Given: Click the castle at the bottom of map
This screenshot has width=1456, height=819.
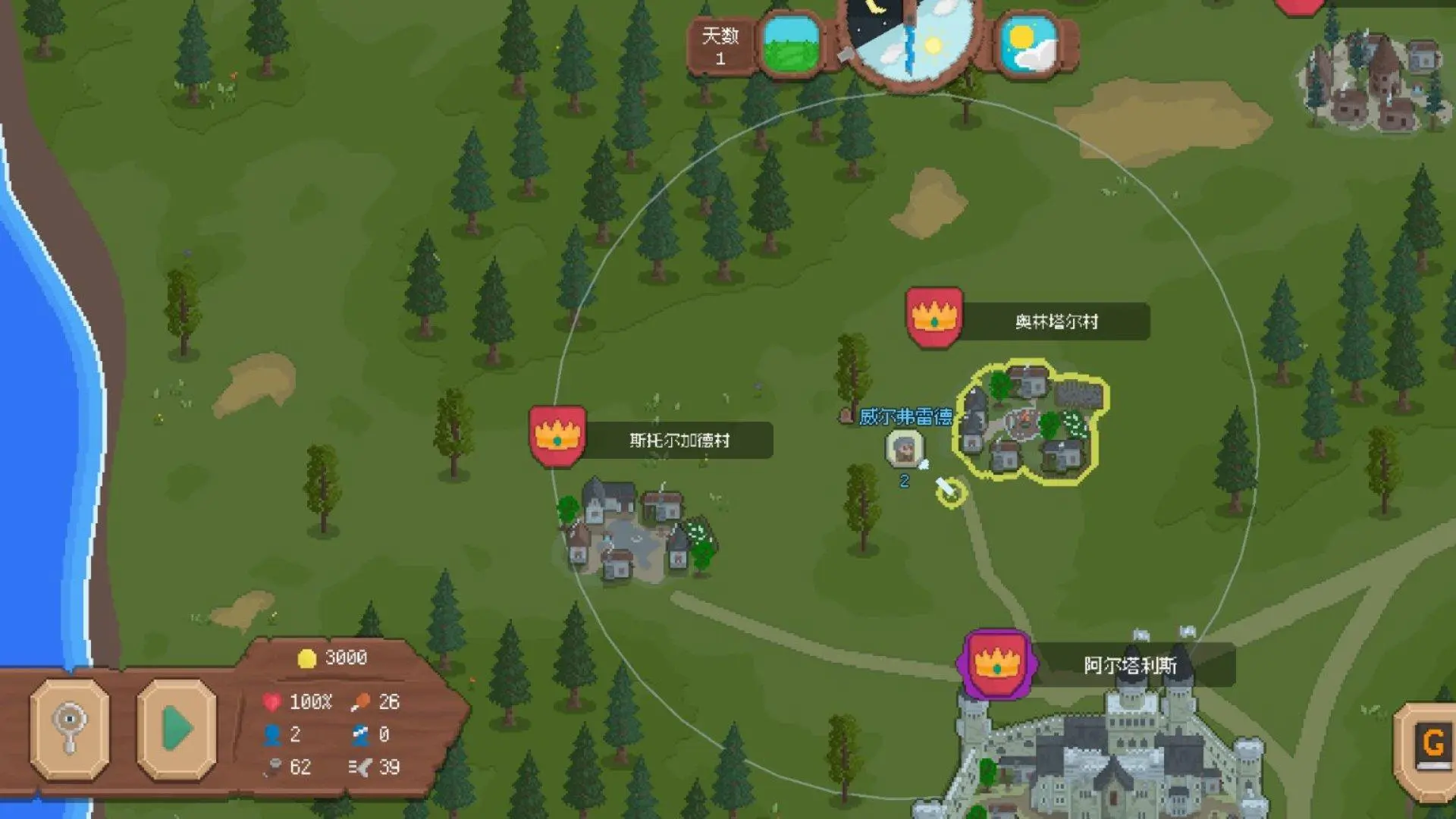Looking at the screenshot, I should [1122, 758].
